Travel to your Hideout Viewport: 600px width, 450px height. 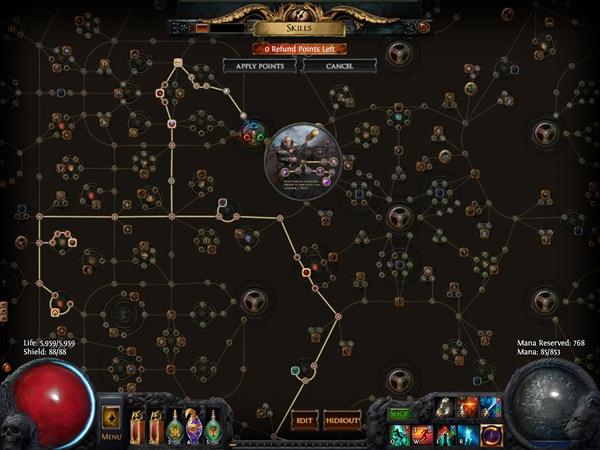(x=342, y=421)
